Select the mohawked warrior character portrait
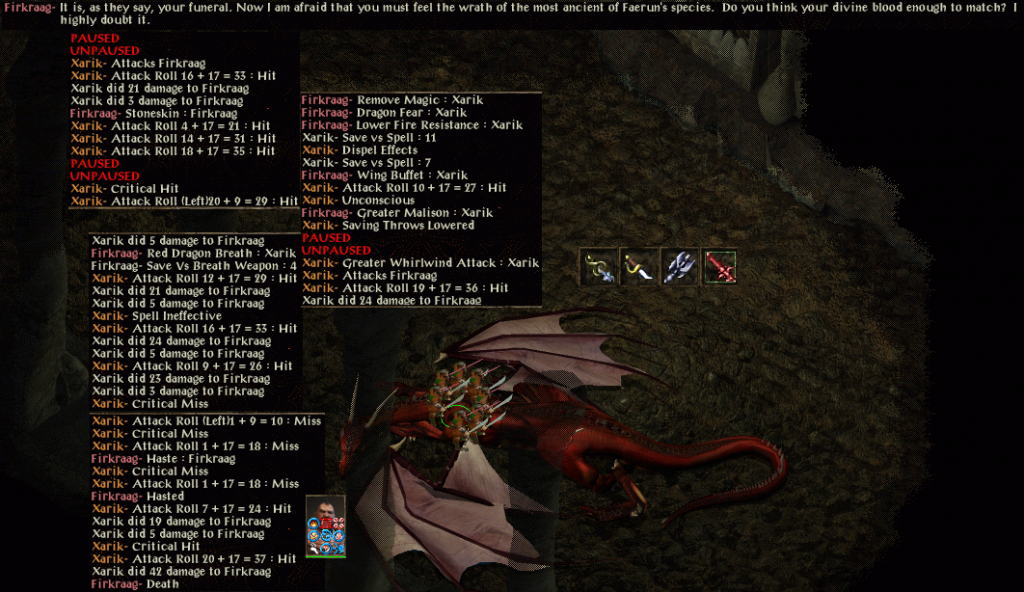Image resolution: width=1024 pixels, height=592 pixels. [326, 512]
